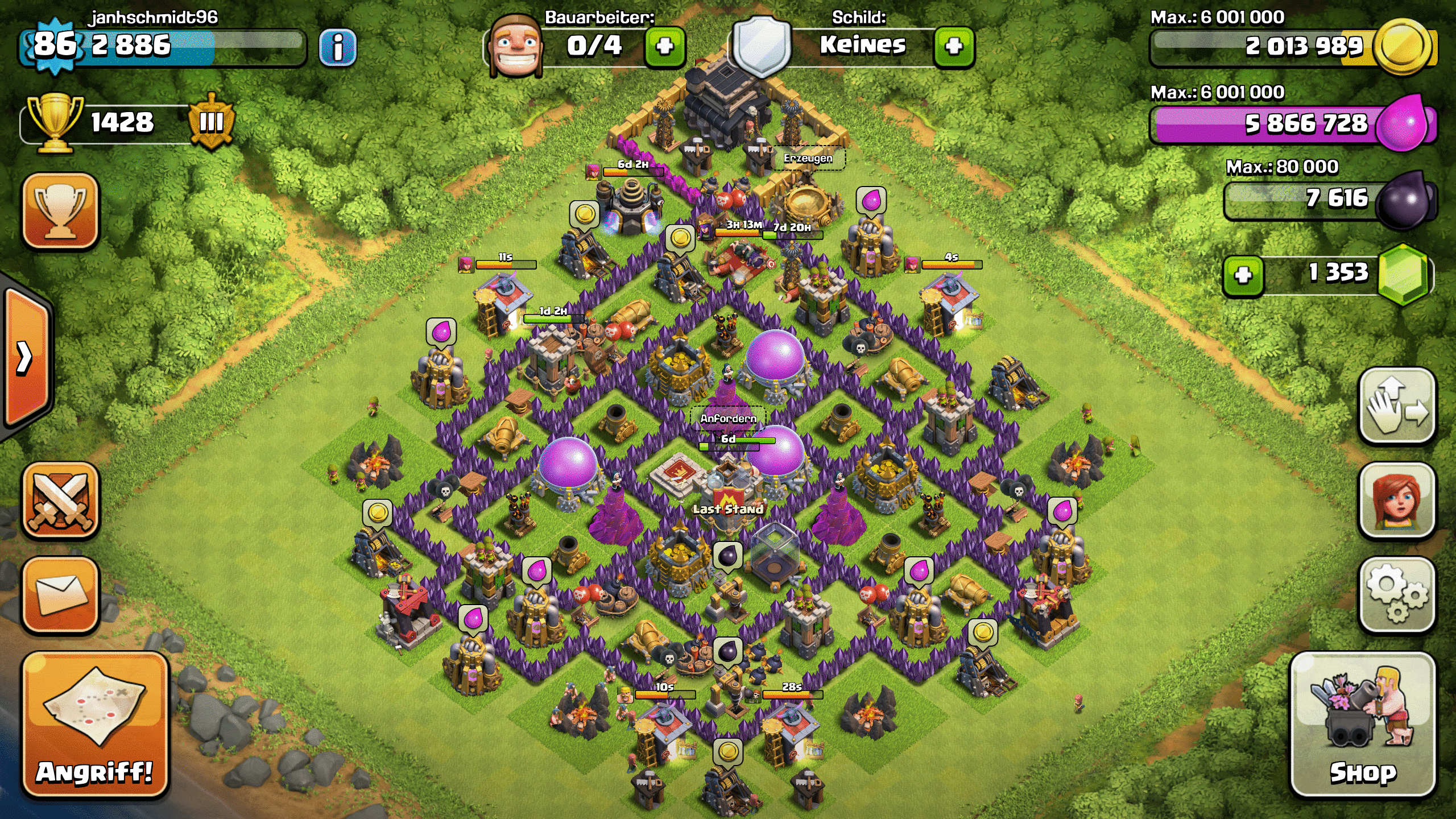Expand the side panel arrow tab
The height and width of the screenshot is (819, 1456).
click(x=26, y=358)
